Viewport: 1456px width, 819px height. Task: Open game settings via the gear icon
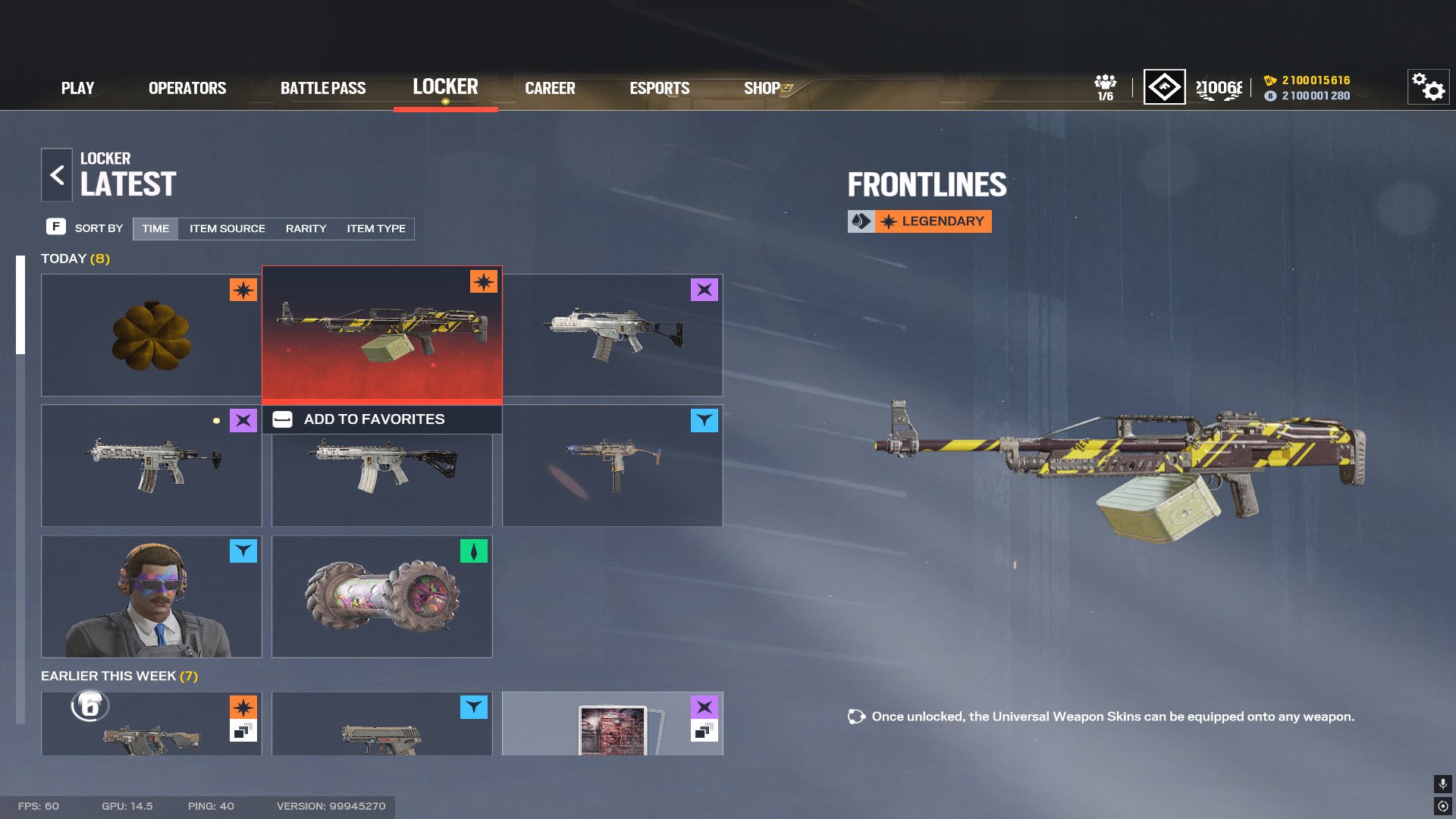pyautogui.click(x=1429, y=89)
